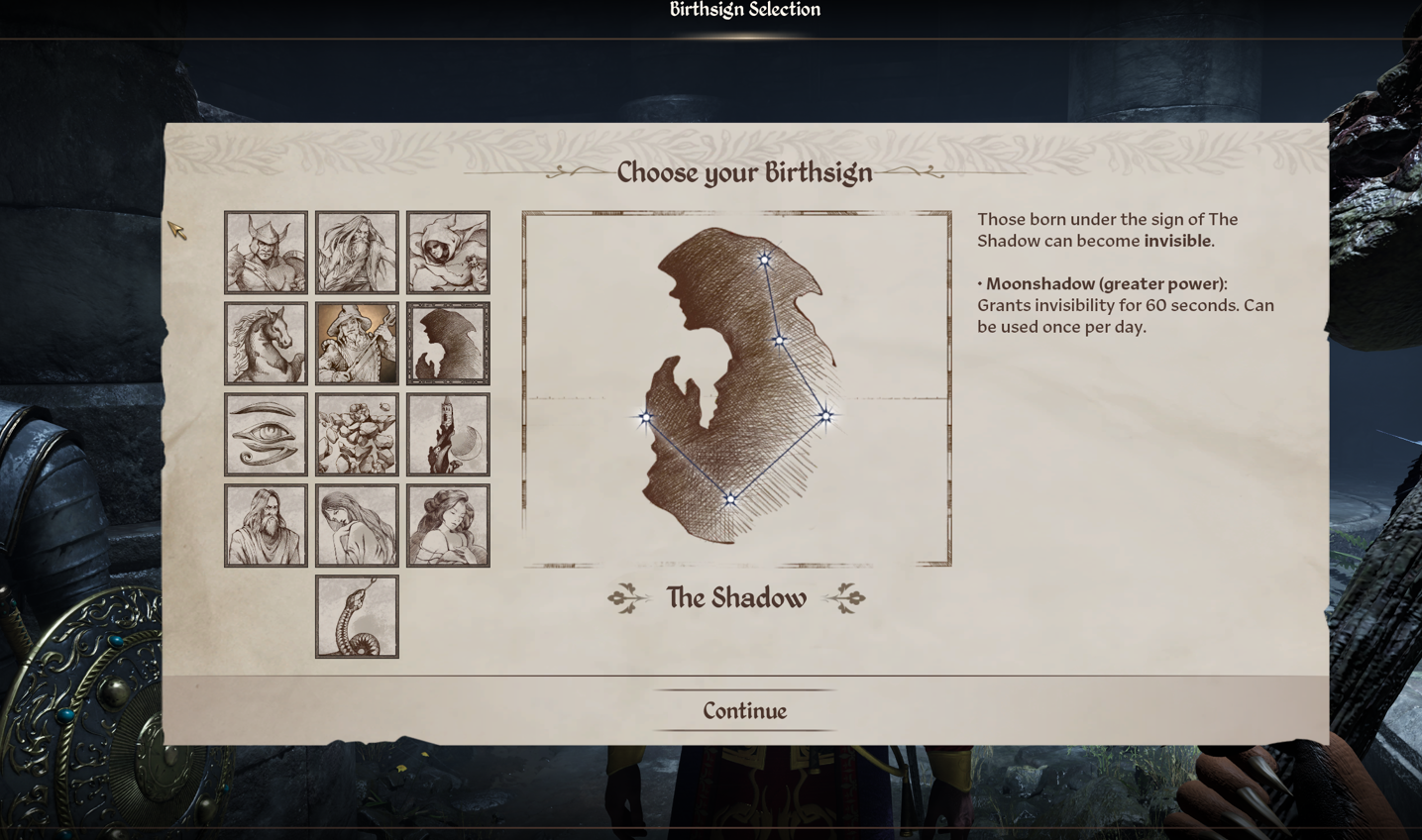Image resolution: width=1422 pixels, height=840 pixels.
Task: Click the eye-shaped Apprentice birthsign icon
Action: pos(266,433)
